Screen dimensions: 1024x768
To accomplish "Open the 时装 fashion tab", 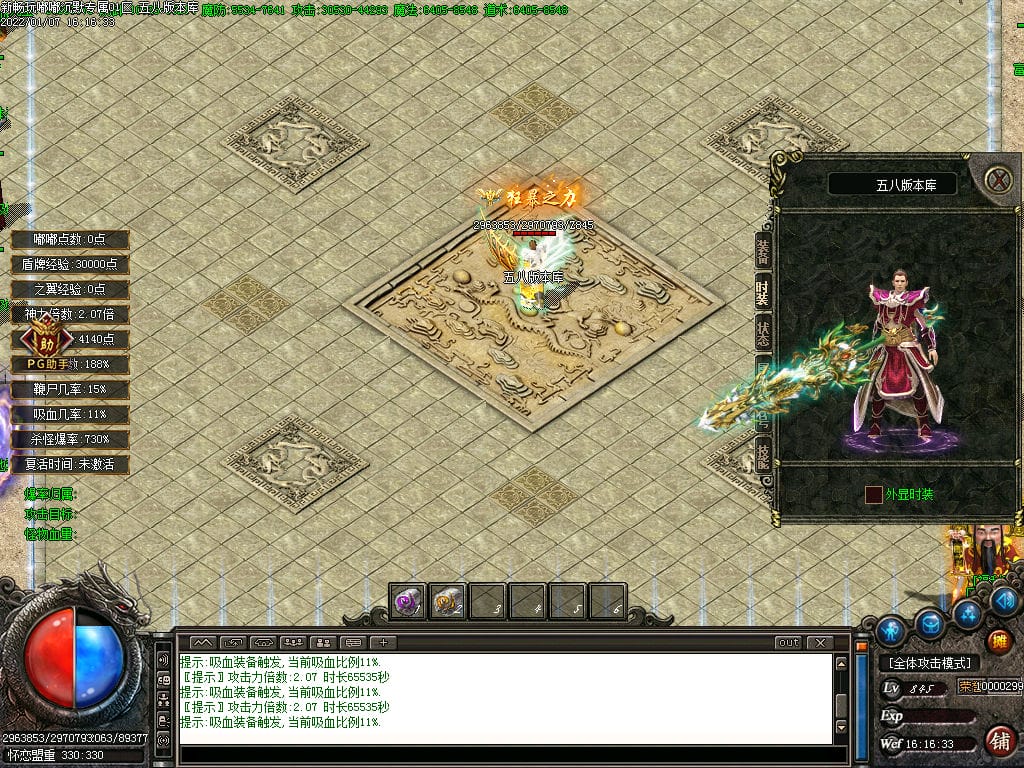I will coord(763,294).
